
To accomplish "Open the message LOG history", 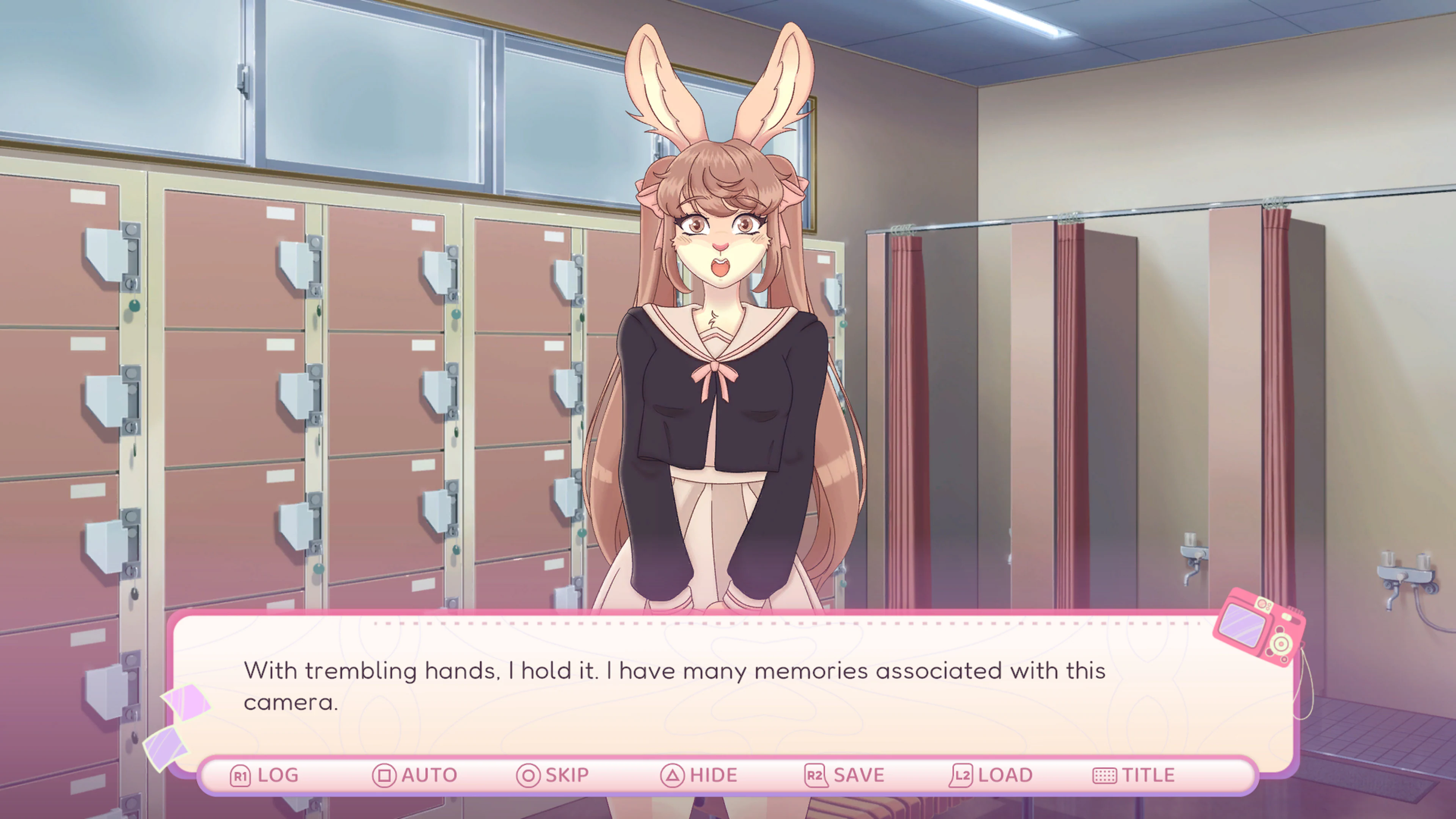I will (278, 775).
